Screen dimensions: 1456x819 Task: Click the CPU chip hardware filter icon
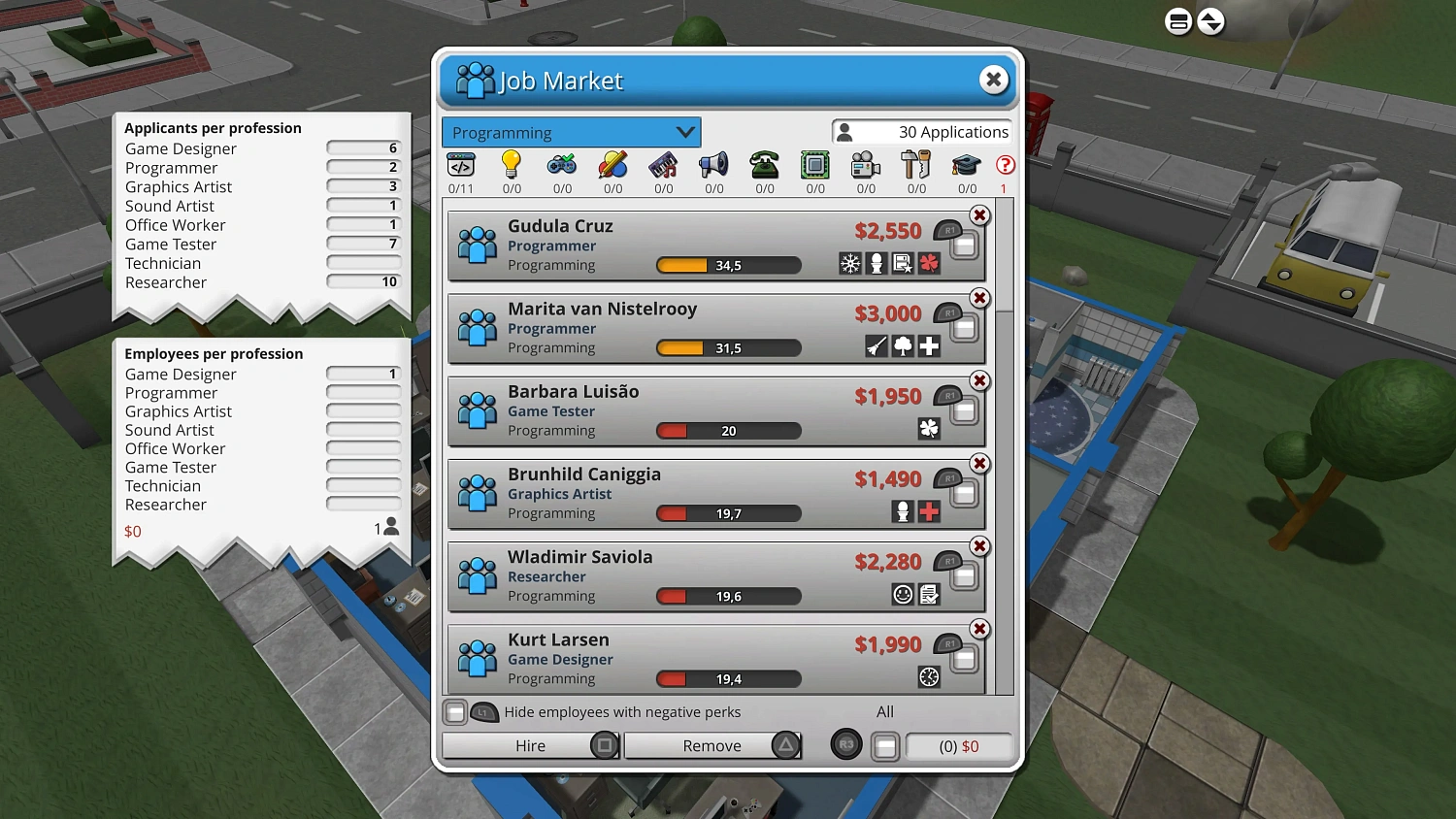814,165
